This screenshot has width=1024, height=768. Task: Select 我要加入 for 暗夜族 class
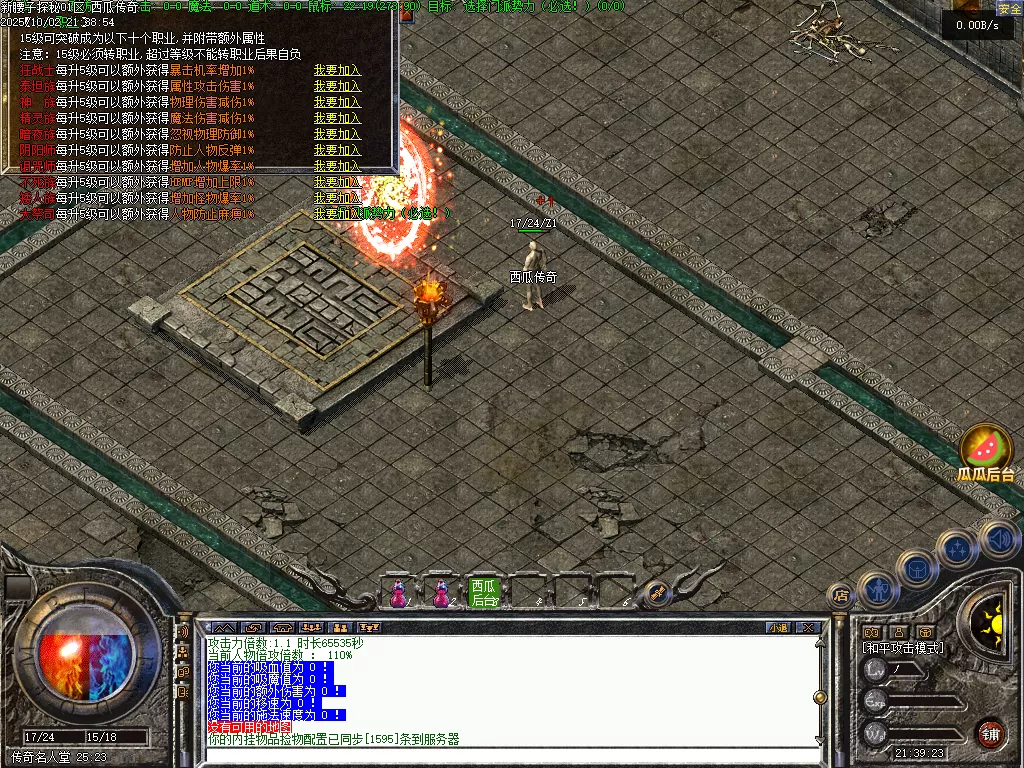pos(337,134)
